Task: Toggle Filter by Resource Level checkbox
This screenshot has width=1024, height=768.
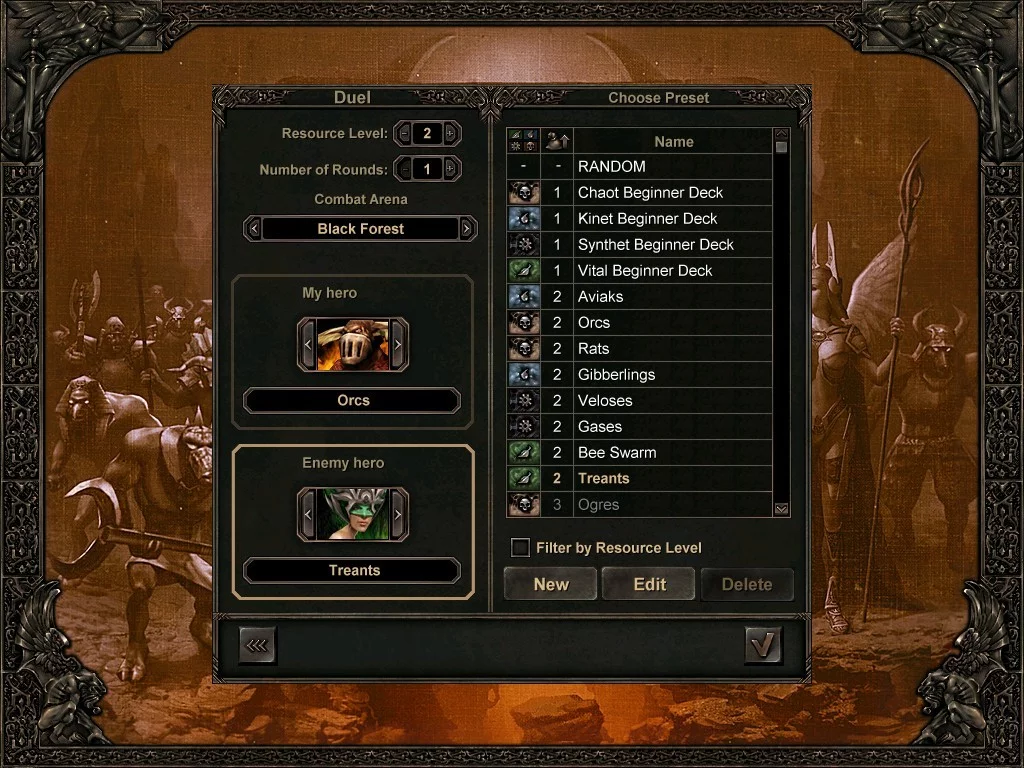Action: click(x=520, y=547)
